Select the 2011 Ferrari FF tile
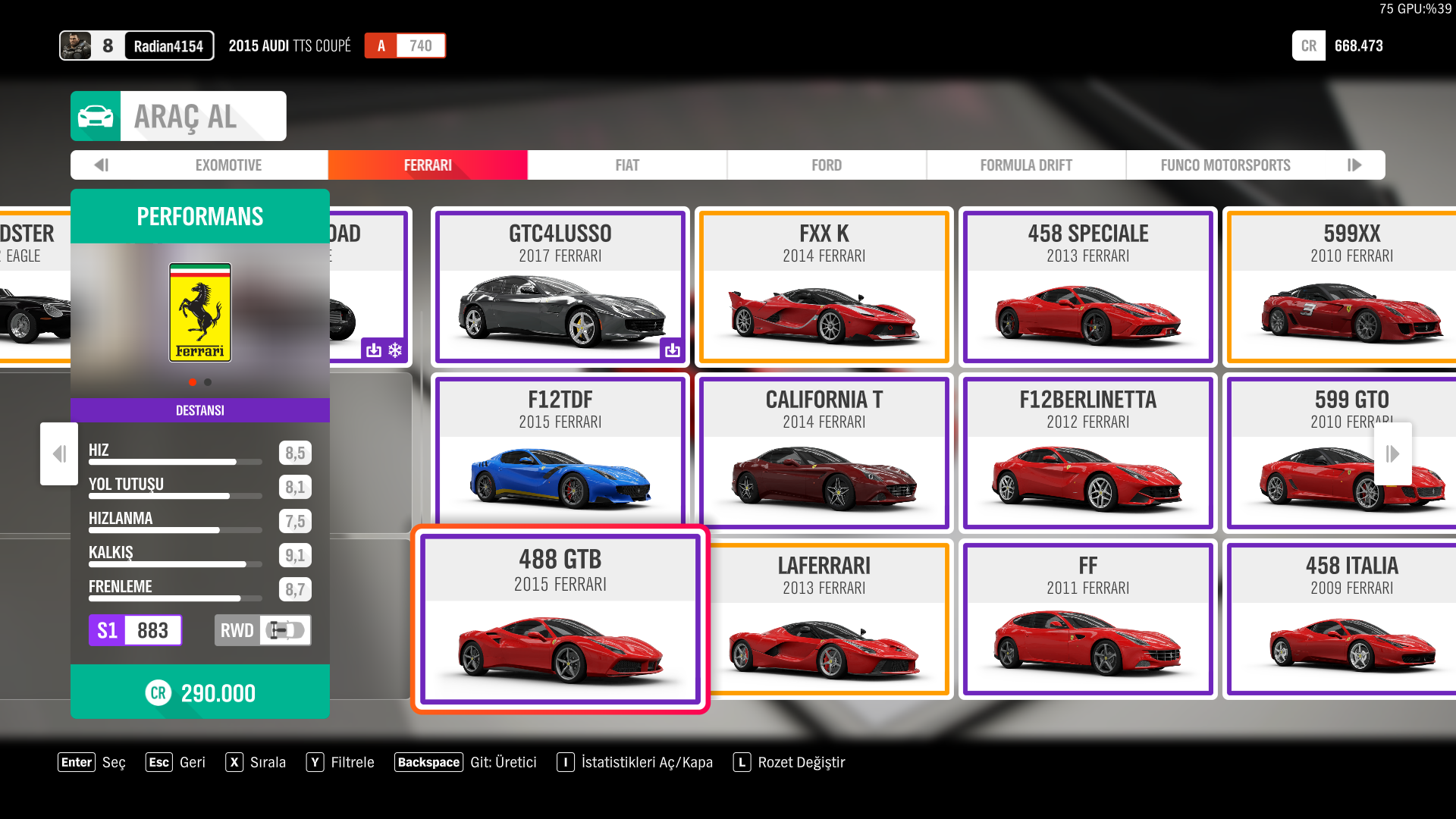Screen dimensions: 1456x819 [x=1088, y=619]
